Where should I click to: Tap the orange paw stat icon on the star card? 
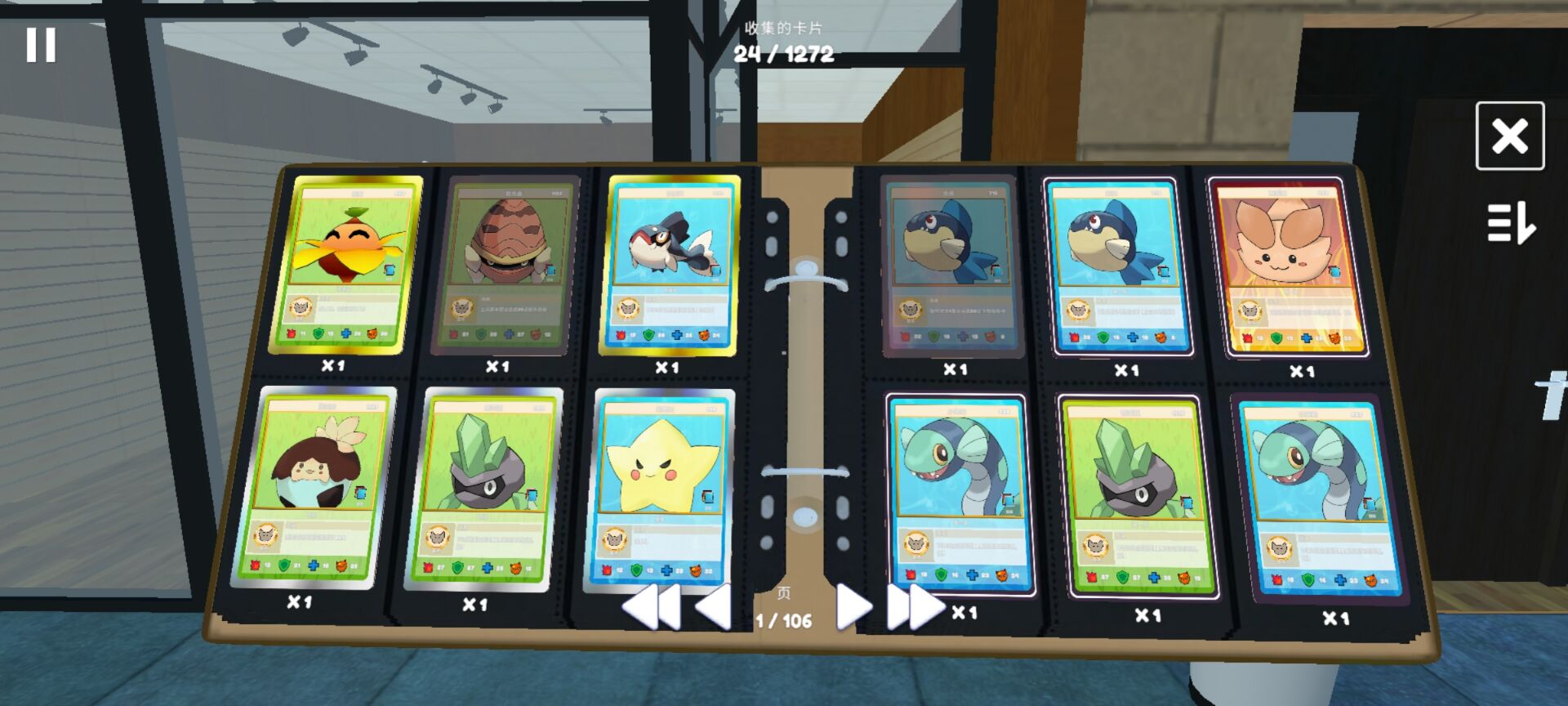click(697, 570)
